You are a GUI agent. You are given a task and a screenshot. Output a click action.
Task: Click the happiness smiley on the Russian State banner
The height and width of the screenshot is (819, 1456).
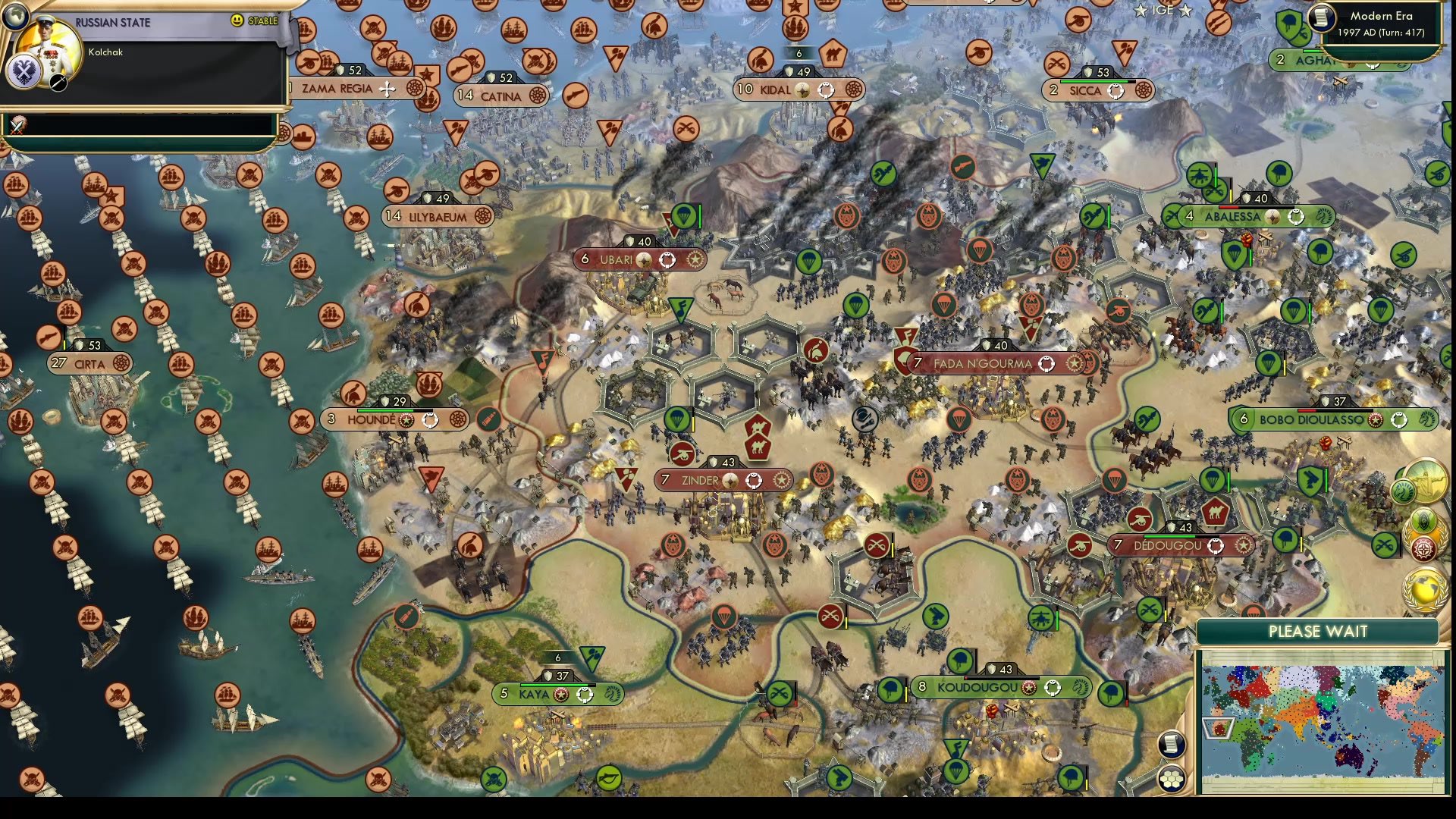[237, 20]
